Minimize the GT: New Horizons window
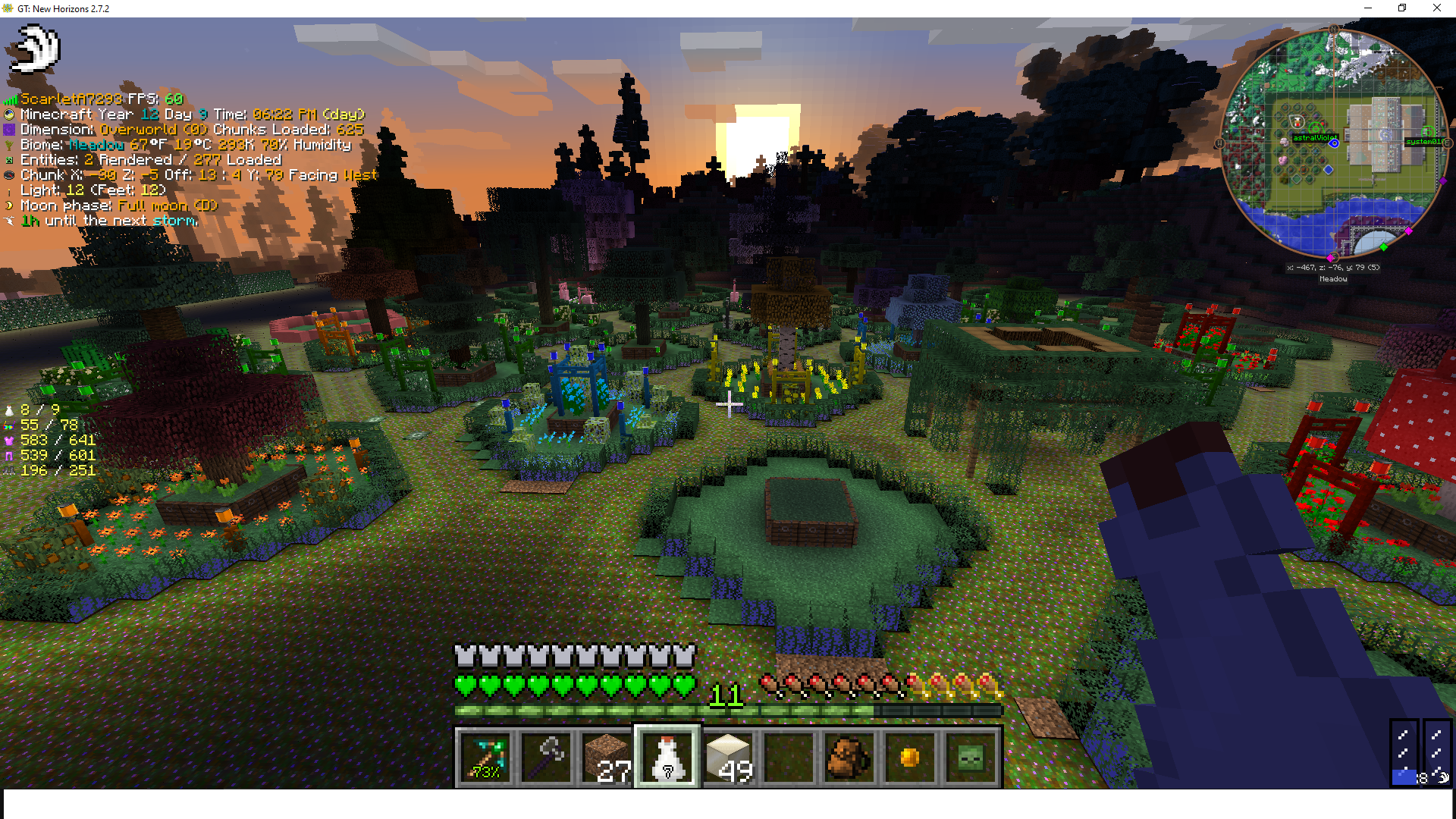The width and height of the screenshot is (1456, 819). [1368, 8]
